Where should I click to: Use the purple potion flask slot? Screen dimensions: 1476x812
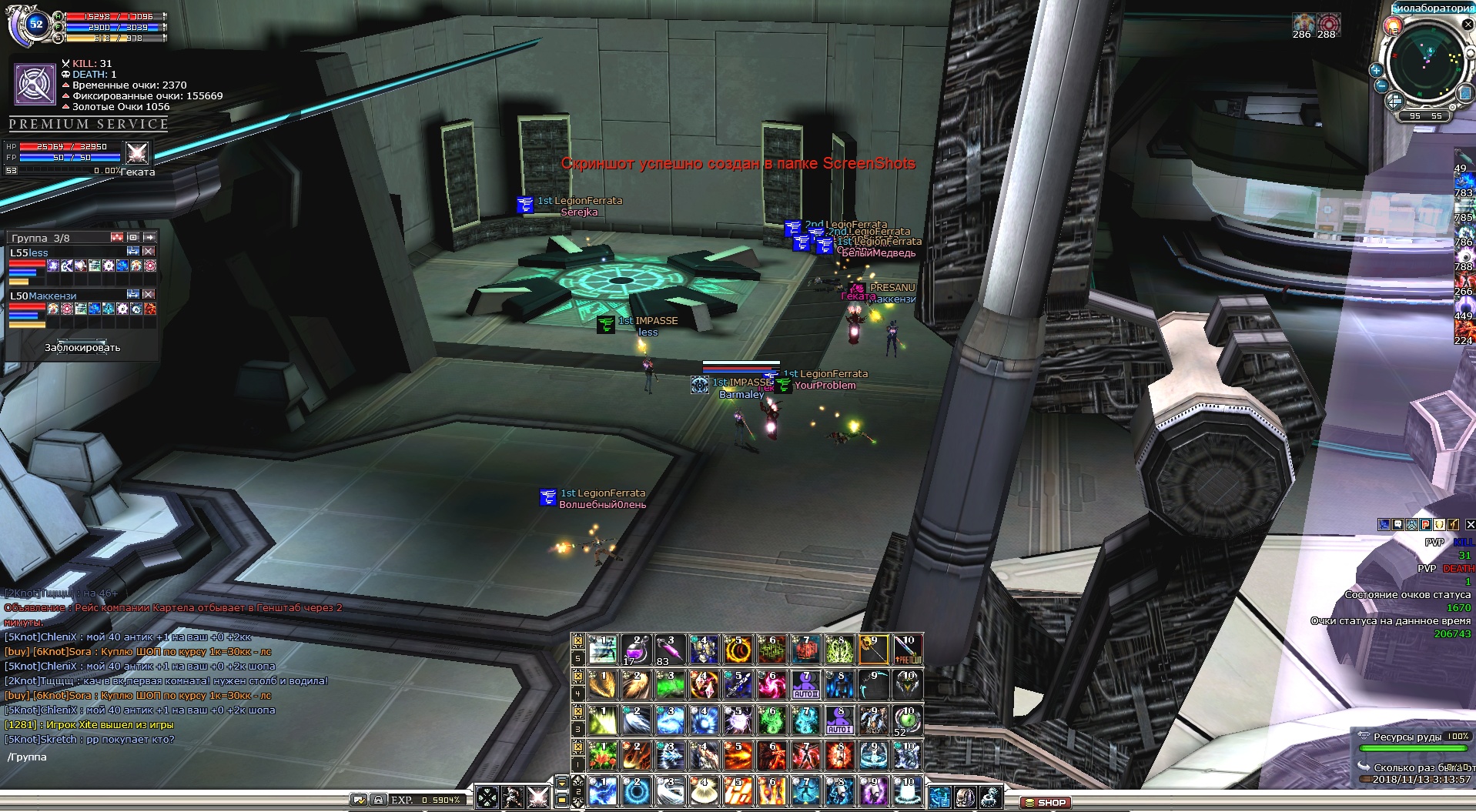(x=635, y=650)
